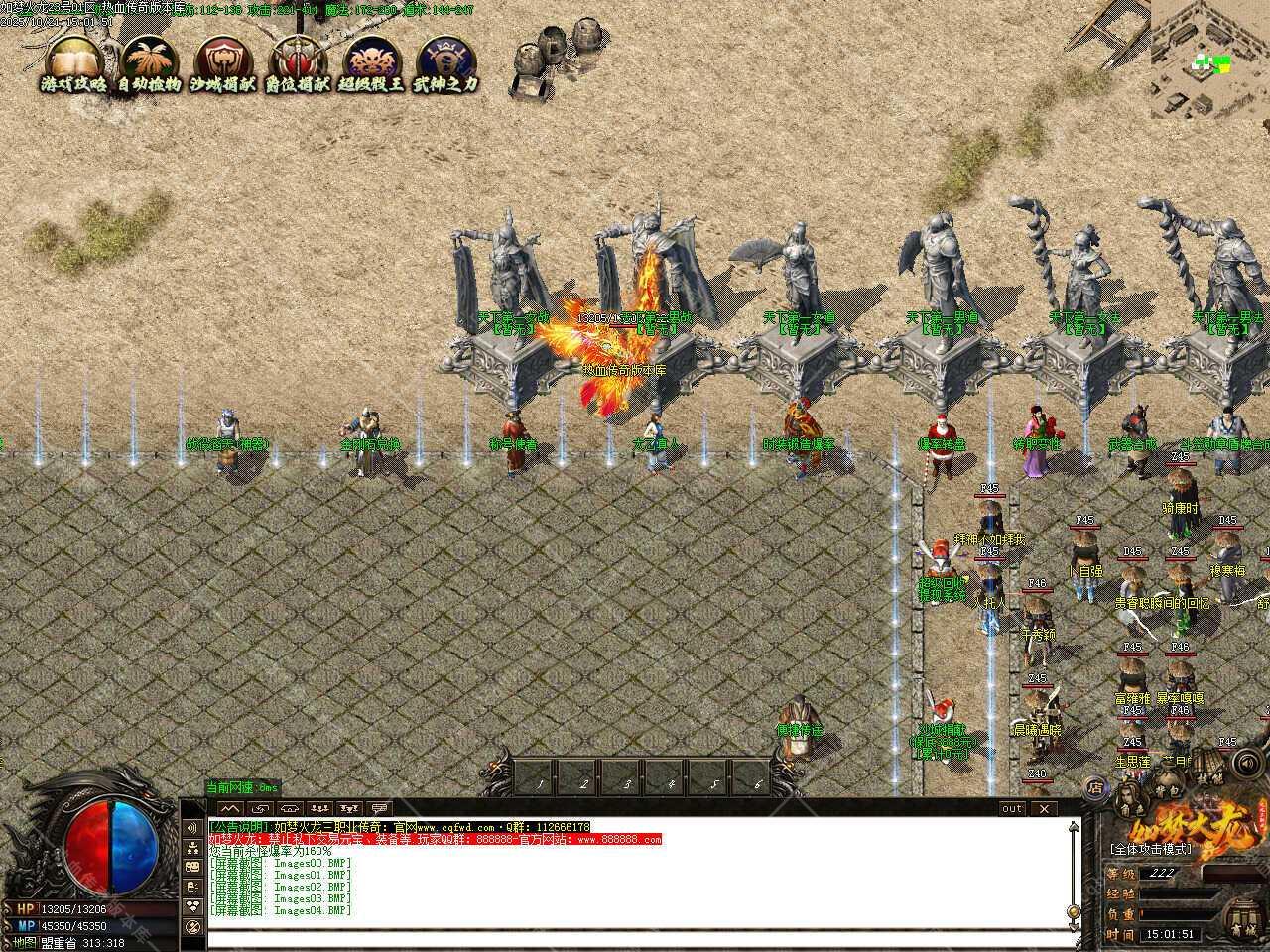The height and width of the screenshot is (952, 1270).
Task: Open the 超级假王 icon menu
Action: coord(371,64)
